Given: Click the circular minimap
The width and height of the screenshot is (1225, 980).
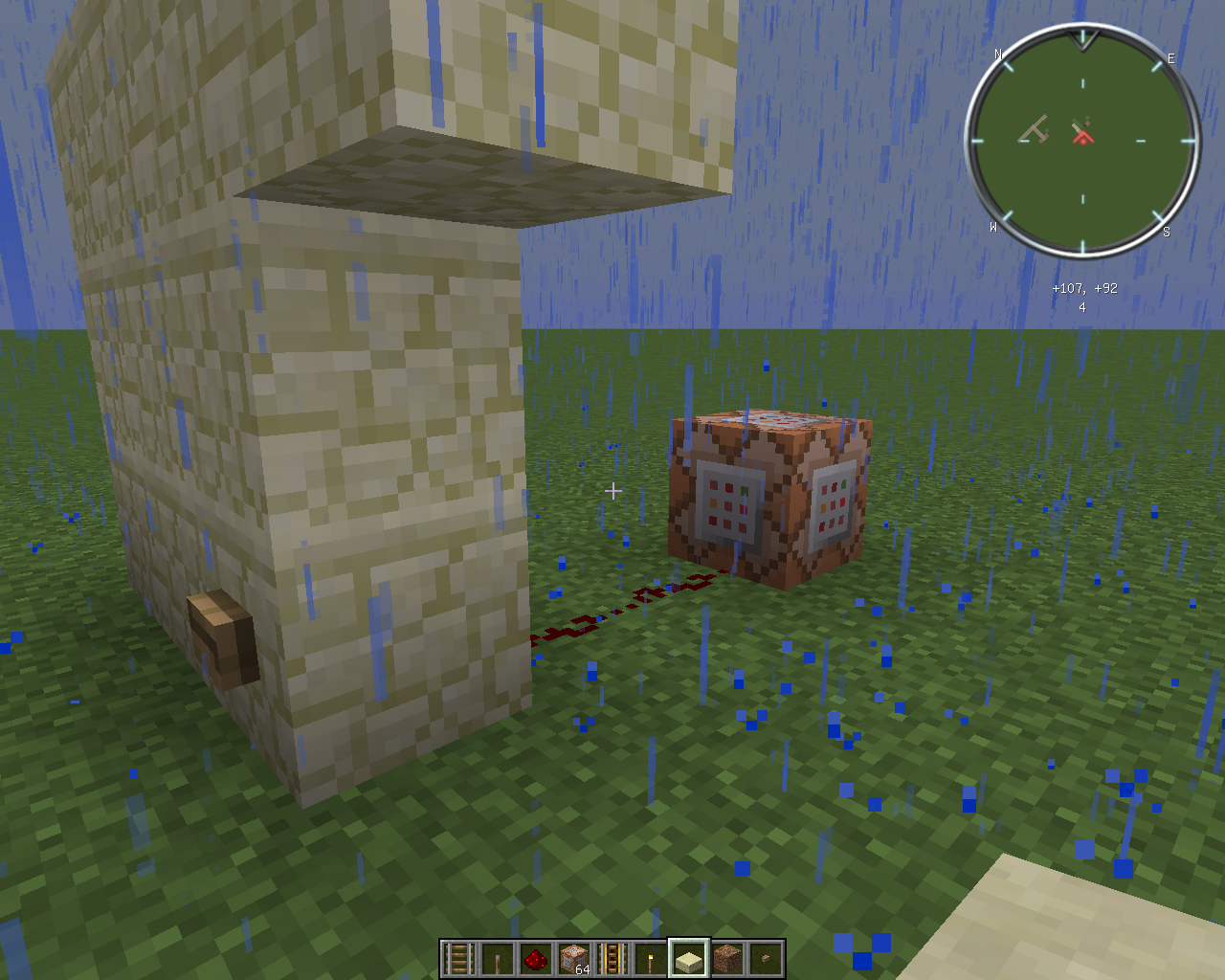Looking at the screenshot, I should [1082, 141].
